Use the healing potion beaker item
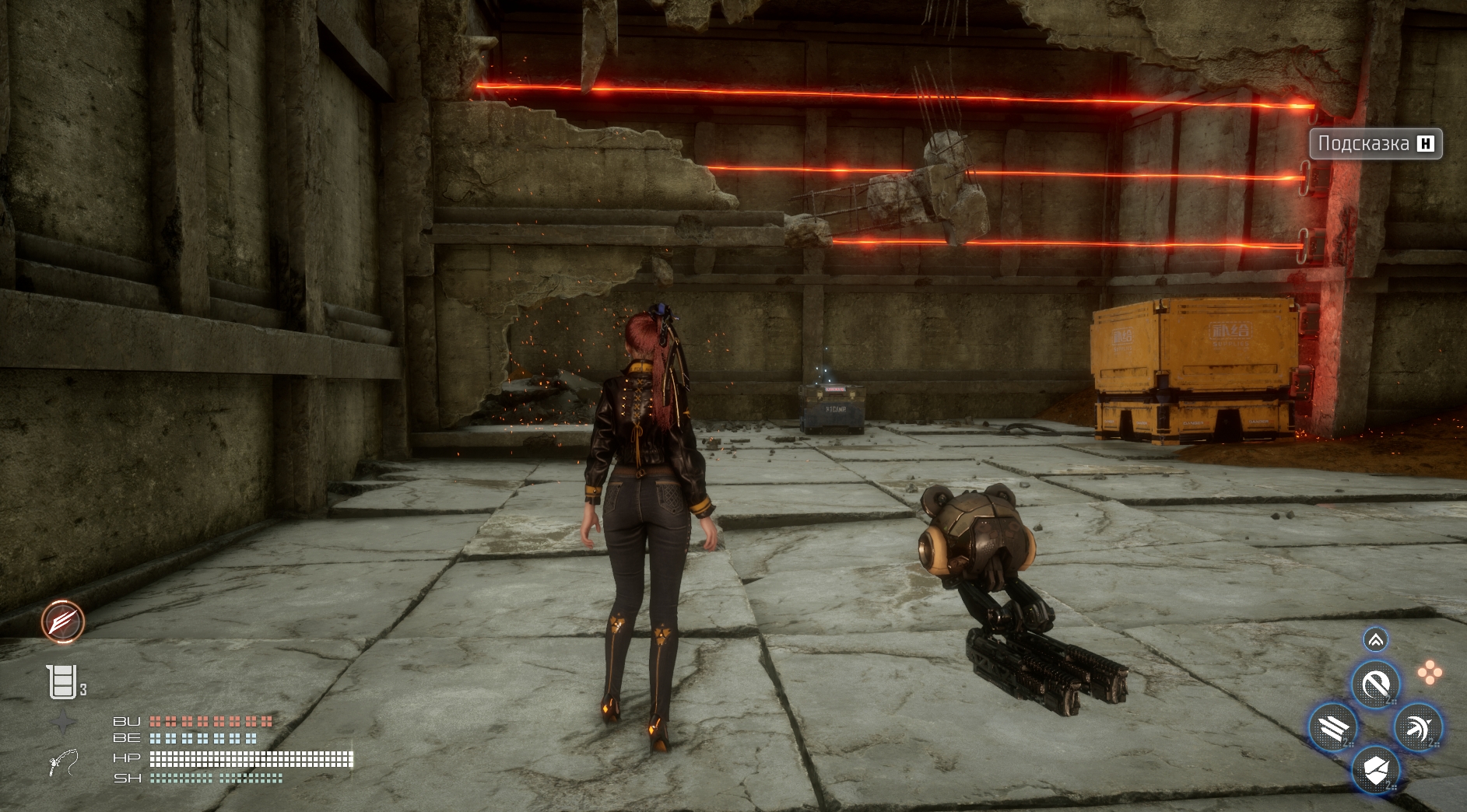The height and width of the screenshot is (812, 1467). pos(61,682)
